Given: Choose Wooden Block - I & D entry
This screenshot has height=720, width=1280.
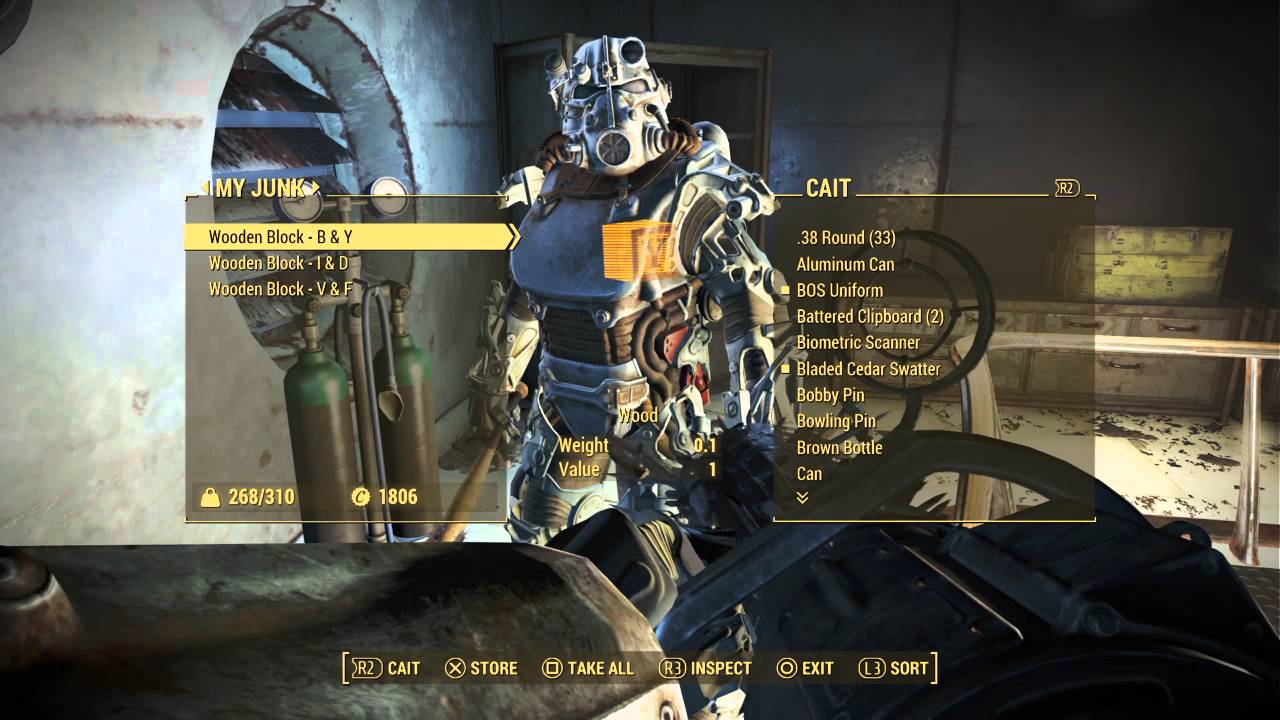Looking at the screenshot, I should coord(278,263).
